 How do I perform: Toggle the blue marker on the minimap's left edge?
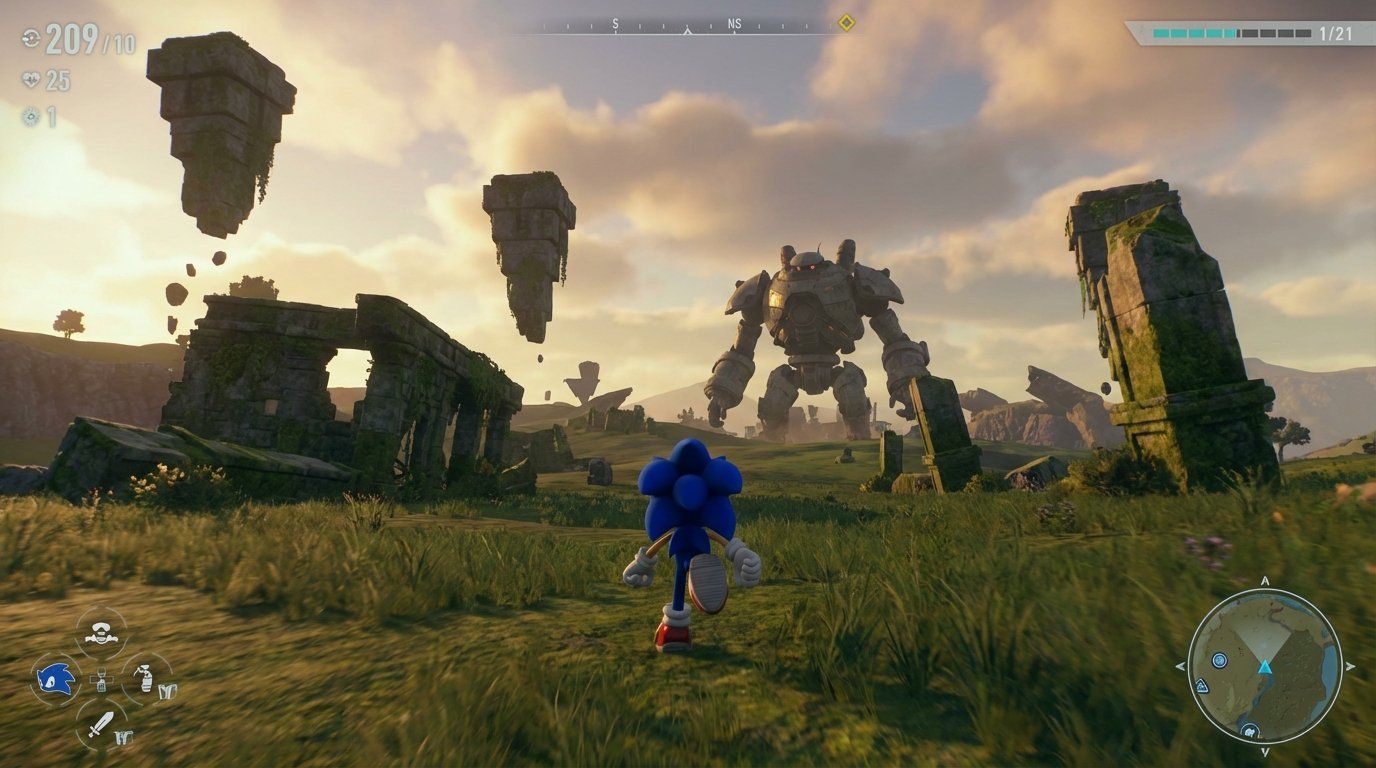pyautogui.click(x=1202, y=687)
